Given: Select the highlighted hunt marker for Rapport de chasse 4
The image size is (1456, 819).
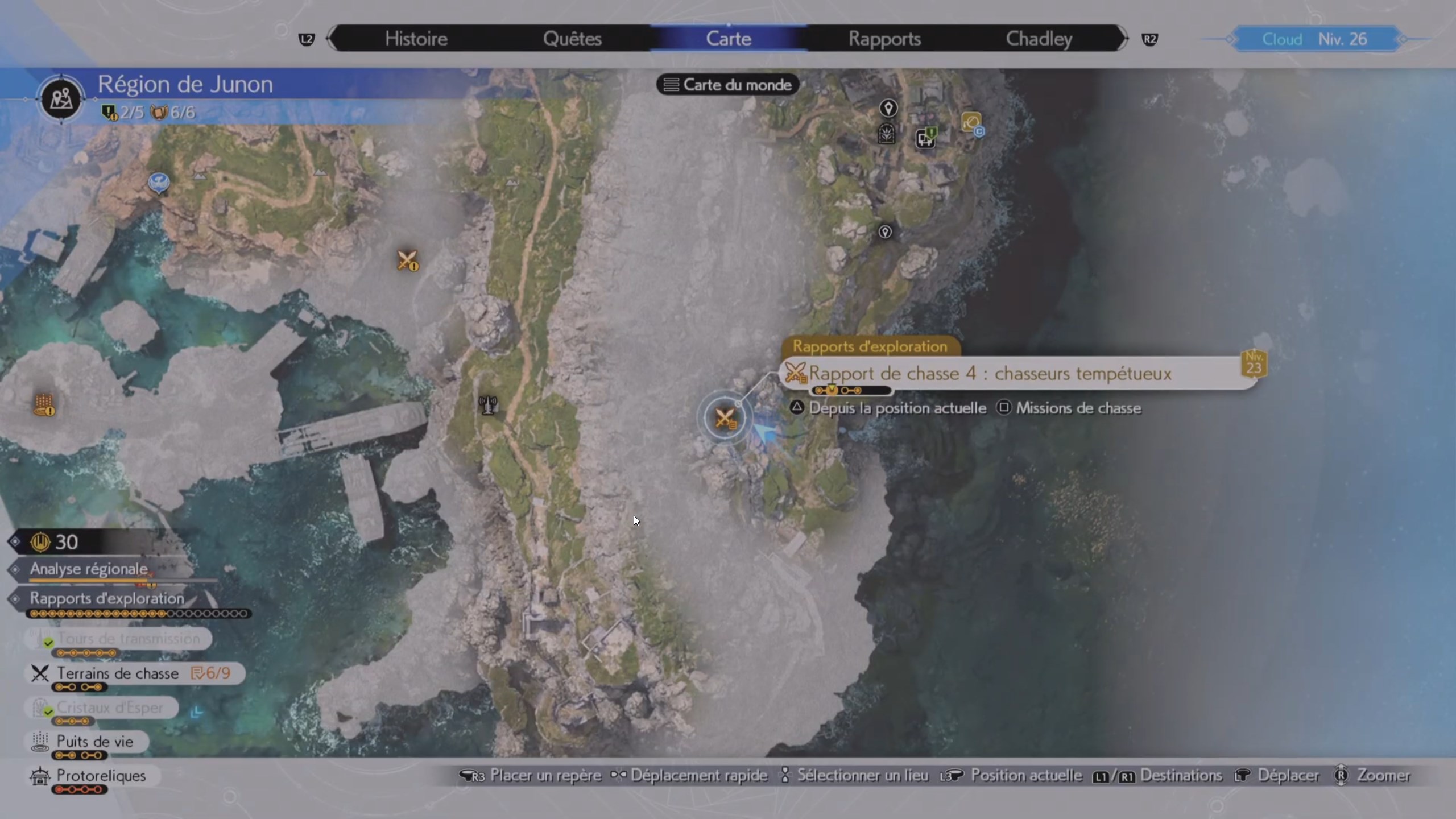Looking at the screenshot, I should point(725,418).
